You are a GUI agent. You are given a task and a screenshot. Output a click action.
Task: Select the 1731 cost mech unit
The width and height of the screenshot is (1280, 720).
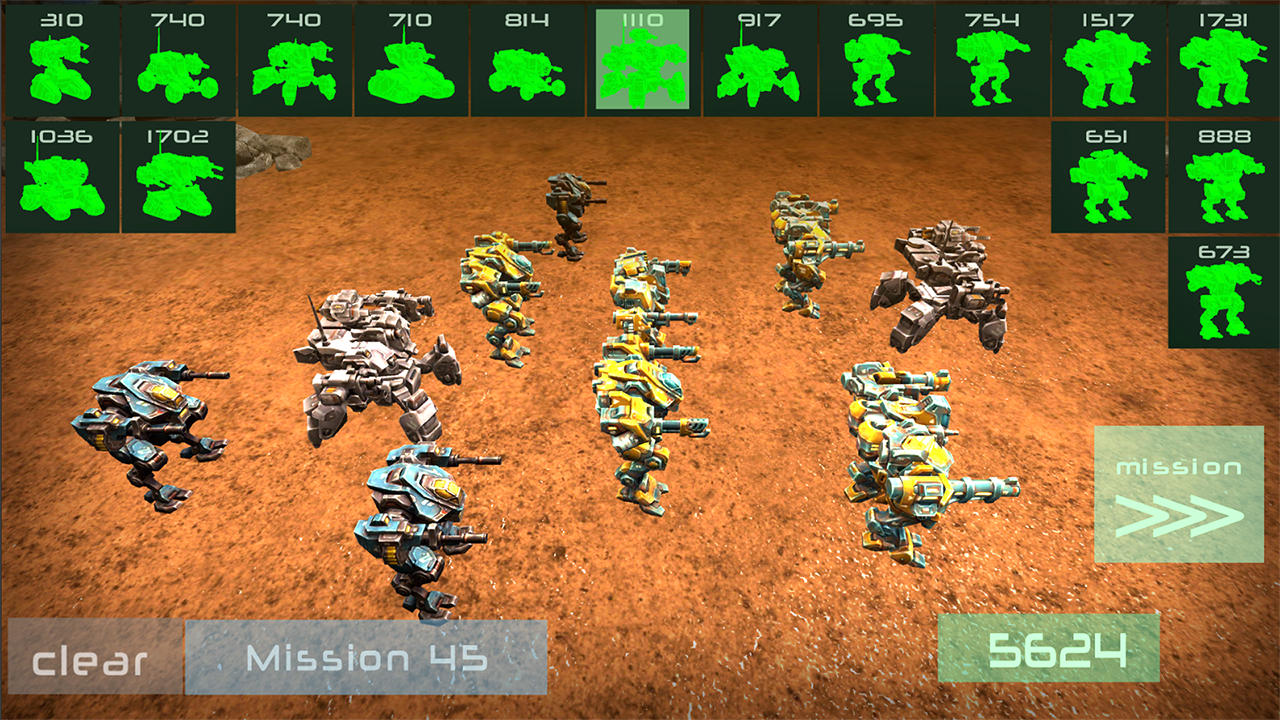[1222, 60]
